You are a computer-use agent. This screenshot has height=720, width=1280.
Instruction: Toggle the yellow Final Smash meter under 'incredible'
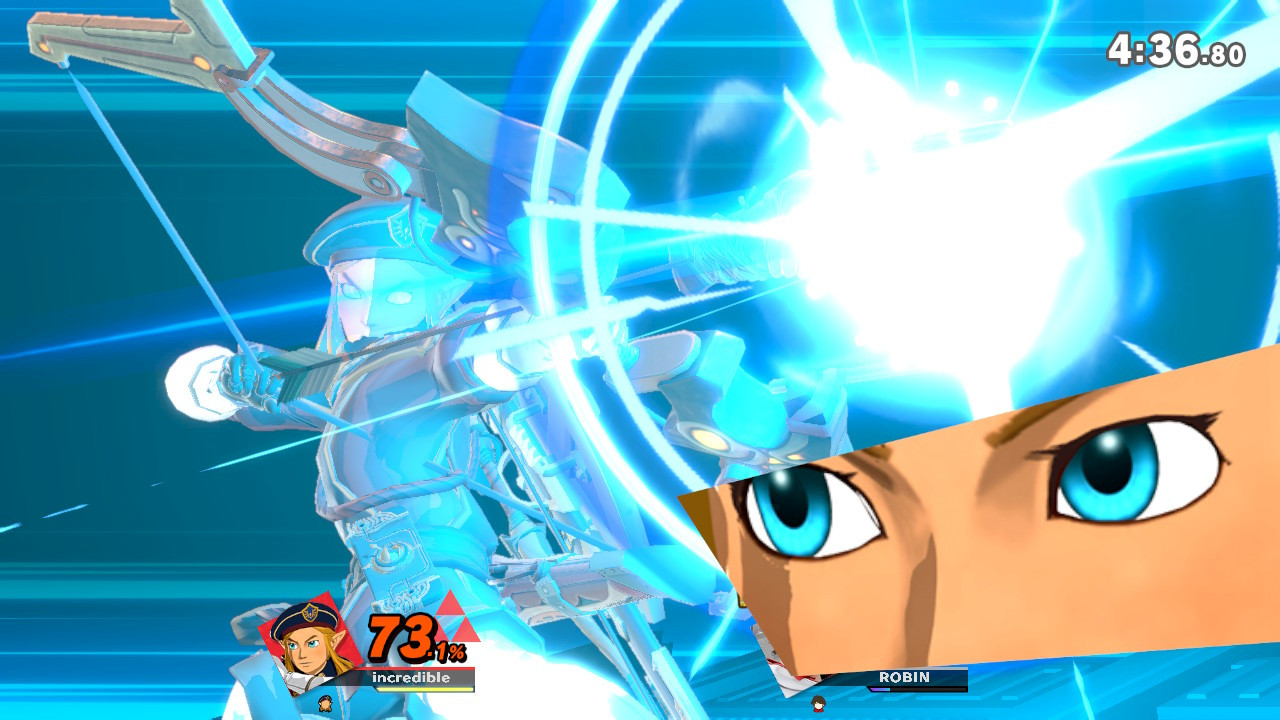[x=426, y=690]
